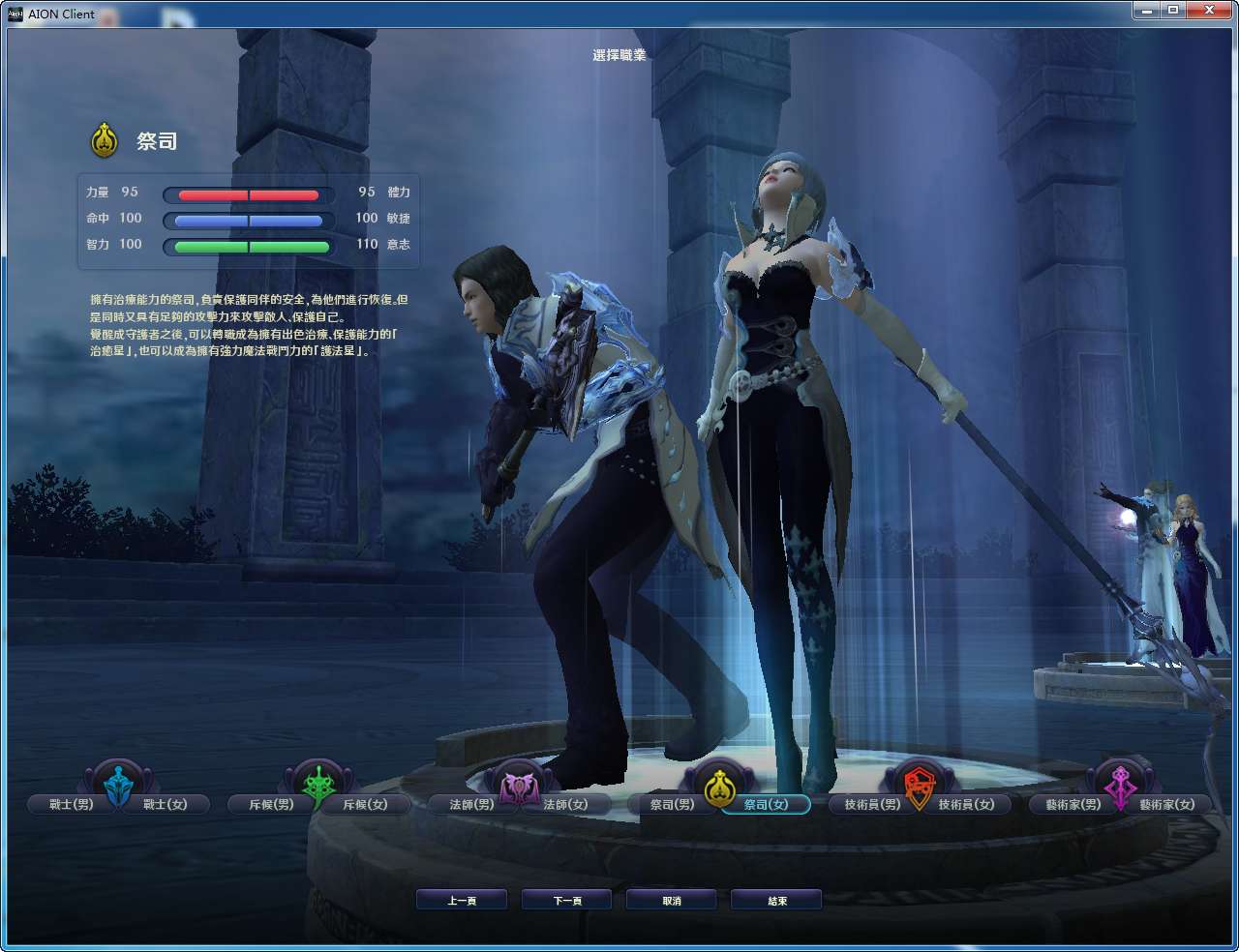Viewport: 1239px width, 952px height.
Task: Select 戰士(男) male warrior option
Action: (x=70, y=804)
